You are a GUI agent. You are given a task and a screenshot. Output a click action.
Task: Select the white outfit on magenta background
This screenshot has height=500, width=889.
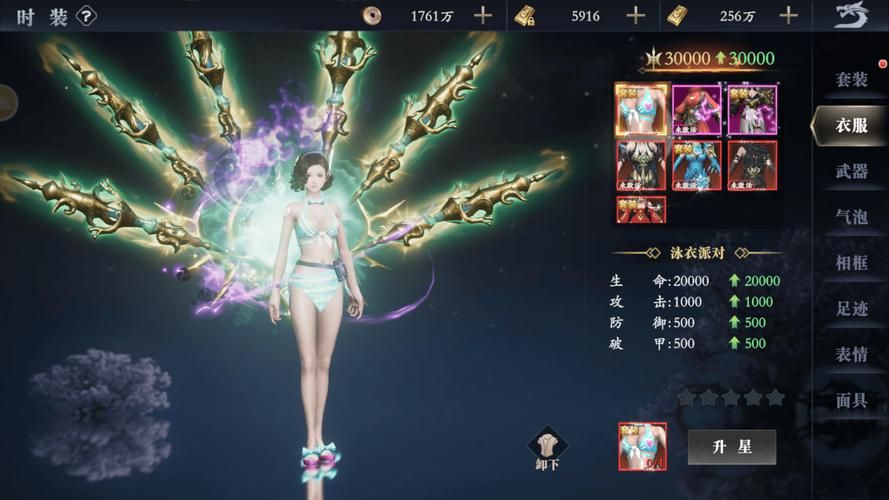[x=752, y=108]
